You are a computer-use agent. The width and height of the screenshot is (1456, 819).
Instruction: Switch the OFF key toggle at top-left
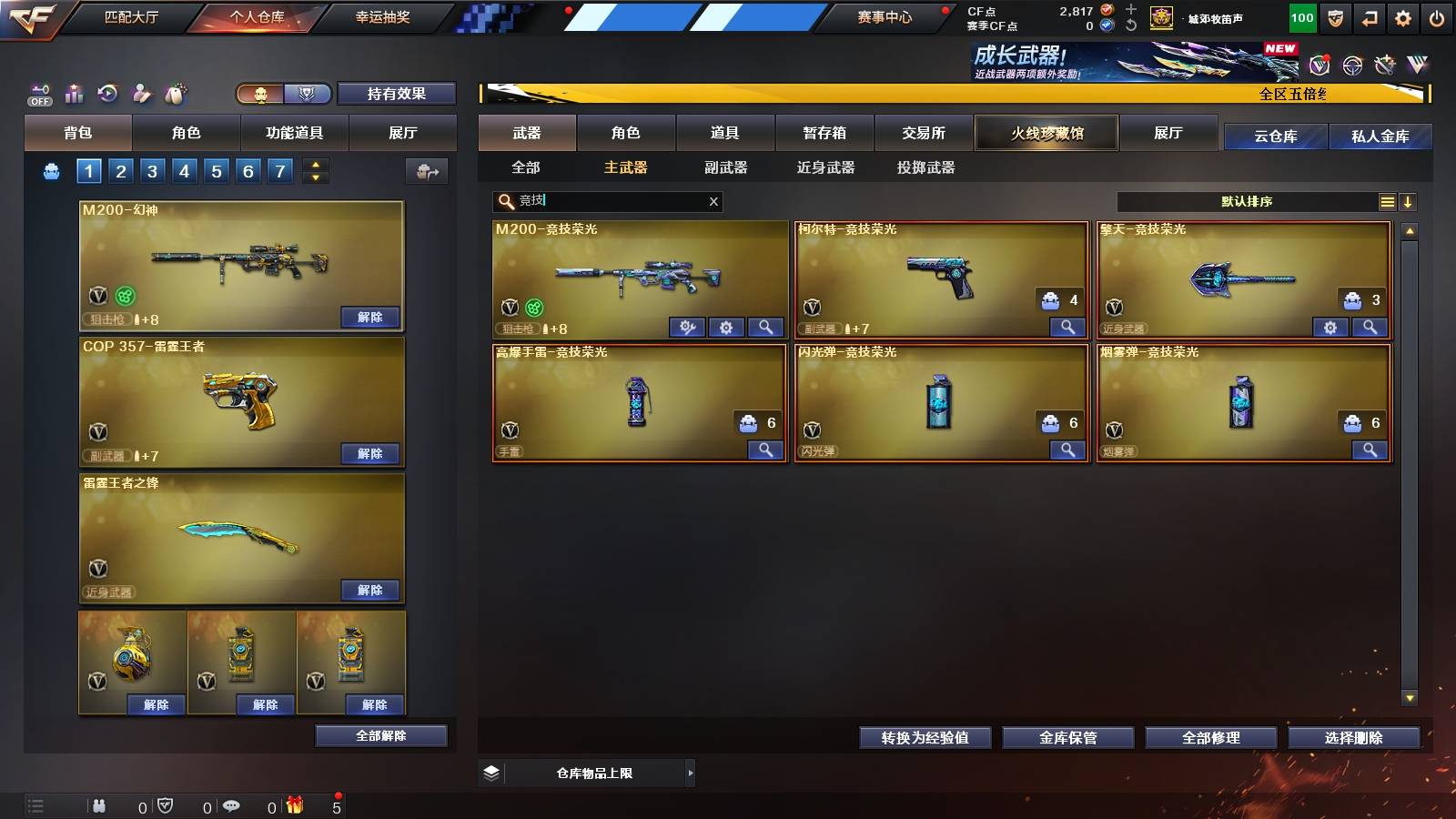coord(38,94)
